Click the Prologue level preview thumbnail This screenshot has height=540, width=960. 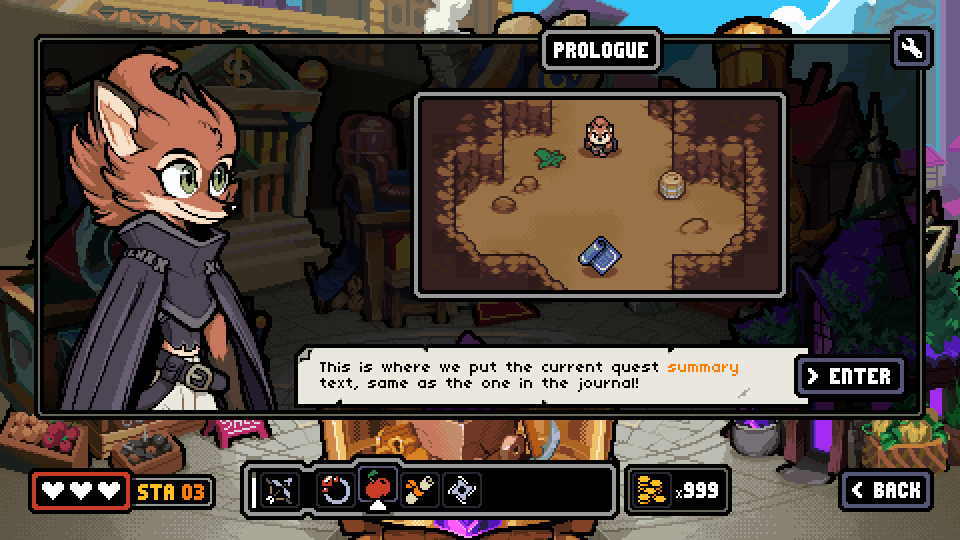click(x=599, y=194)
